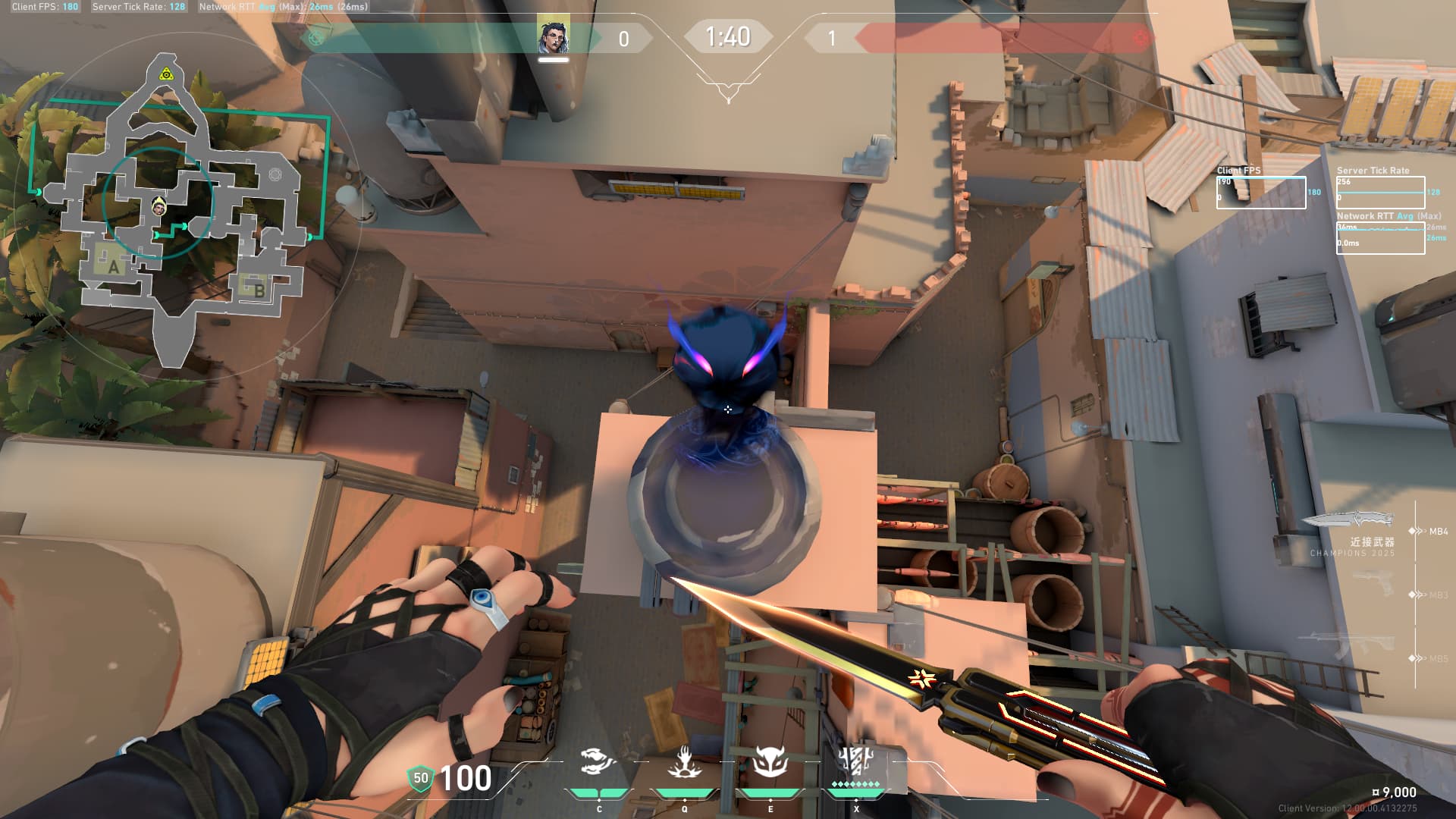Choose the B site marker on minimap
Screen dimensions: 1456x819
click(258, 288)
